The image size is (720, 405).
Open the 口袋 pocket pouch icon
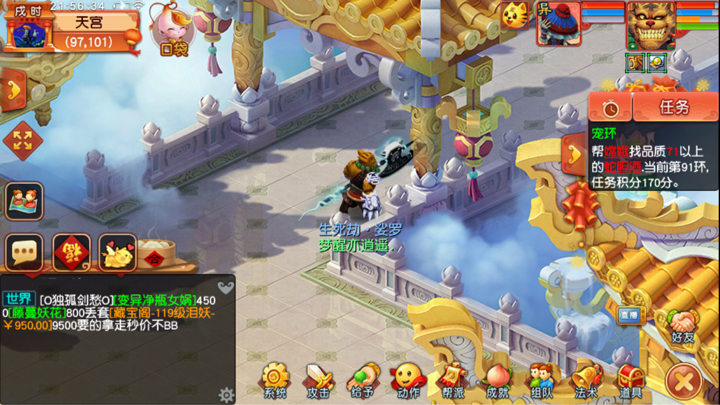(x=171, y=28)
